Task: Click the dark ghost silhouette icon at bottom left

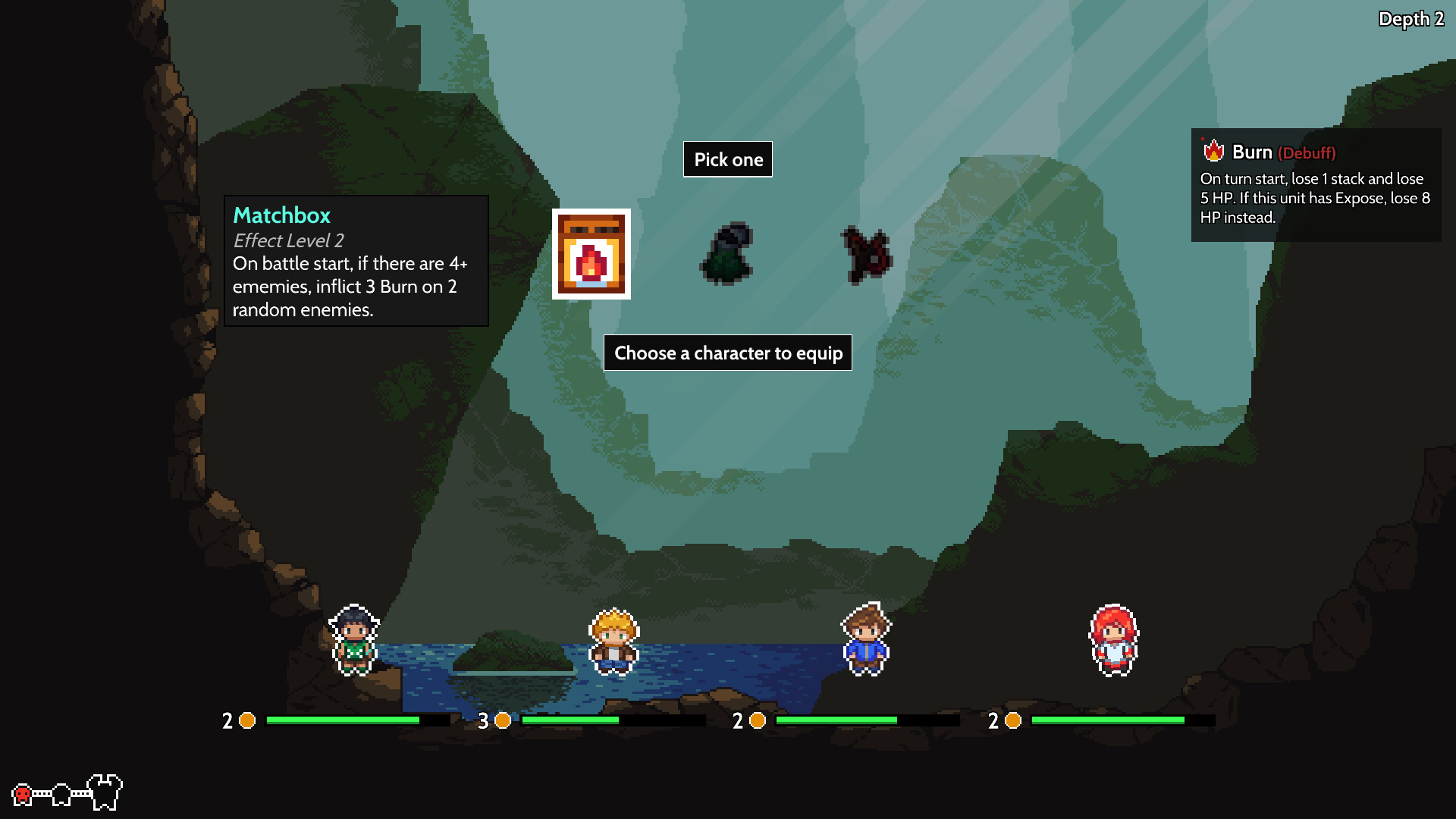Action: pyautogui.click(x=61, y=795)
